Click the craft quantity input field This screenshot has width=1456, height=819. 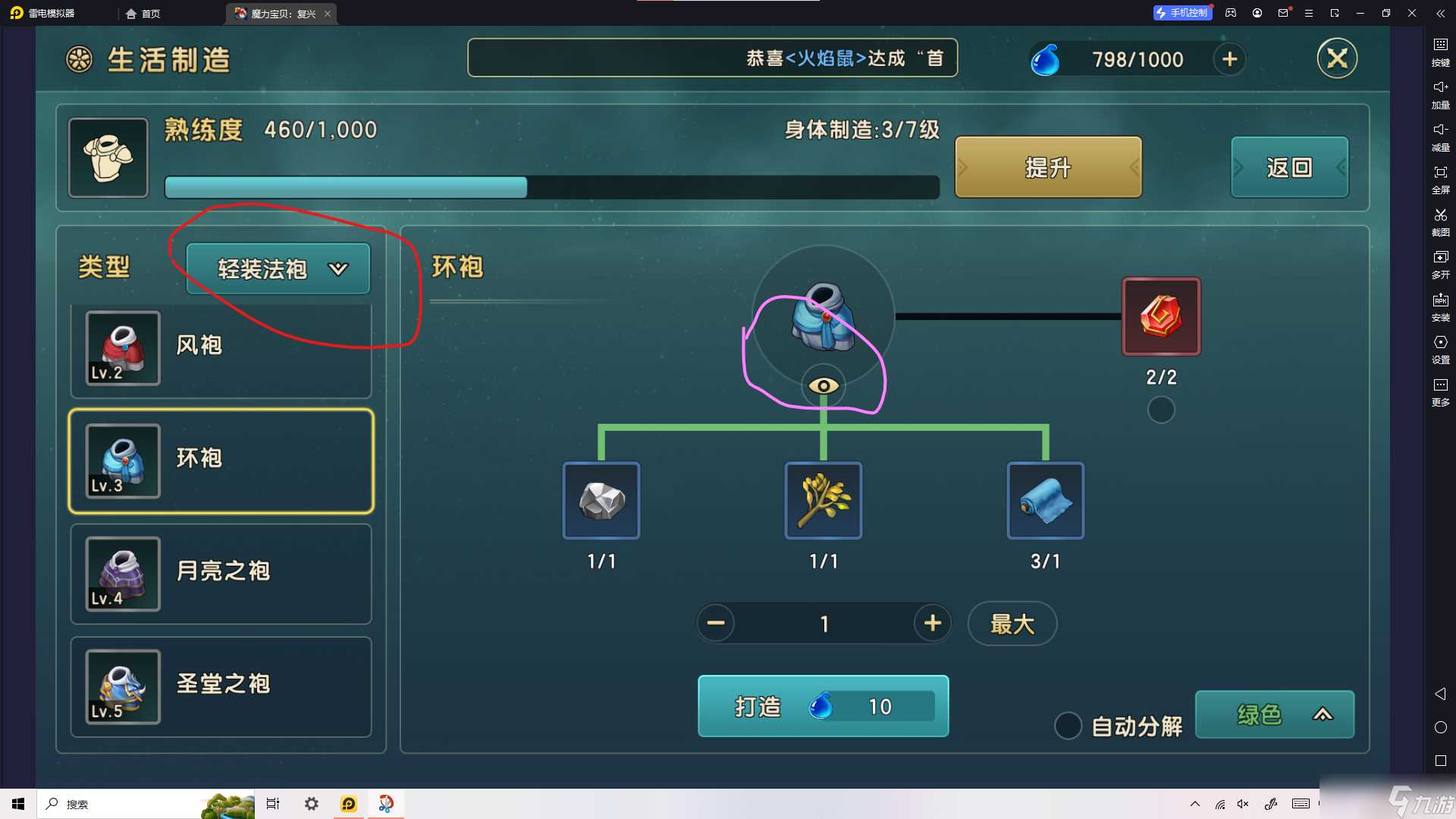tap(824, 623)
